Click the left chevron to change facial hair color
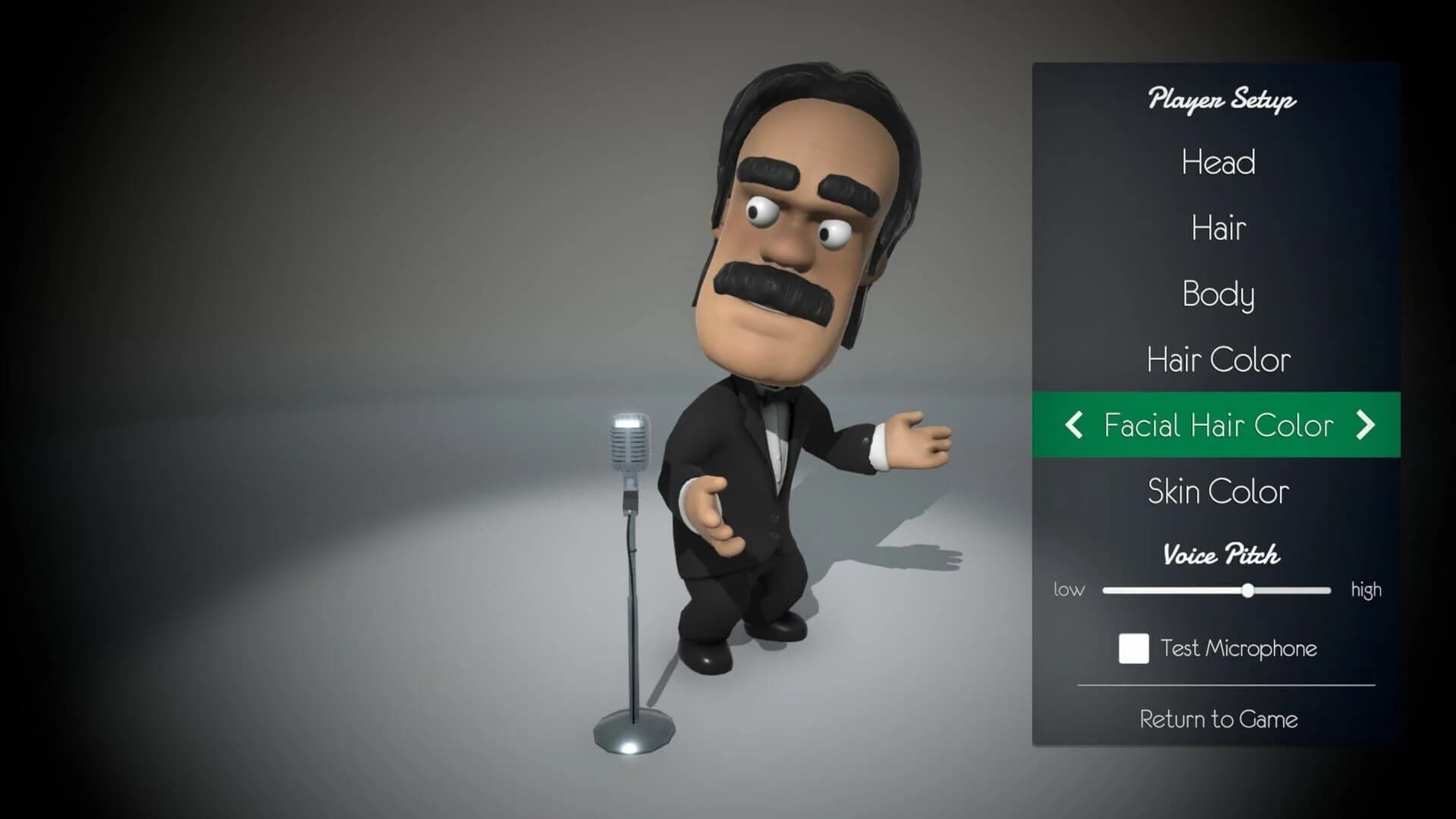The width and height of the screenshot is (1456, 819). tap(1073, 425)
